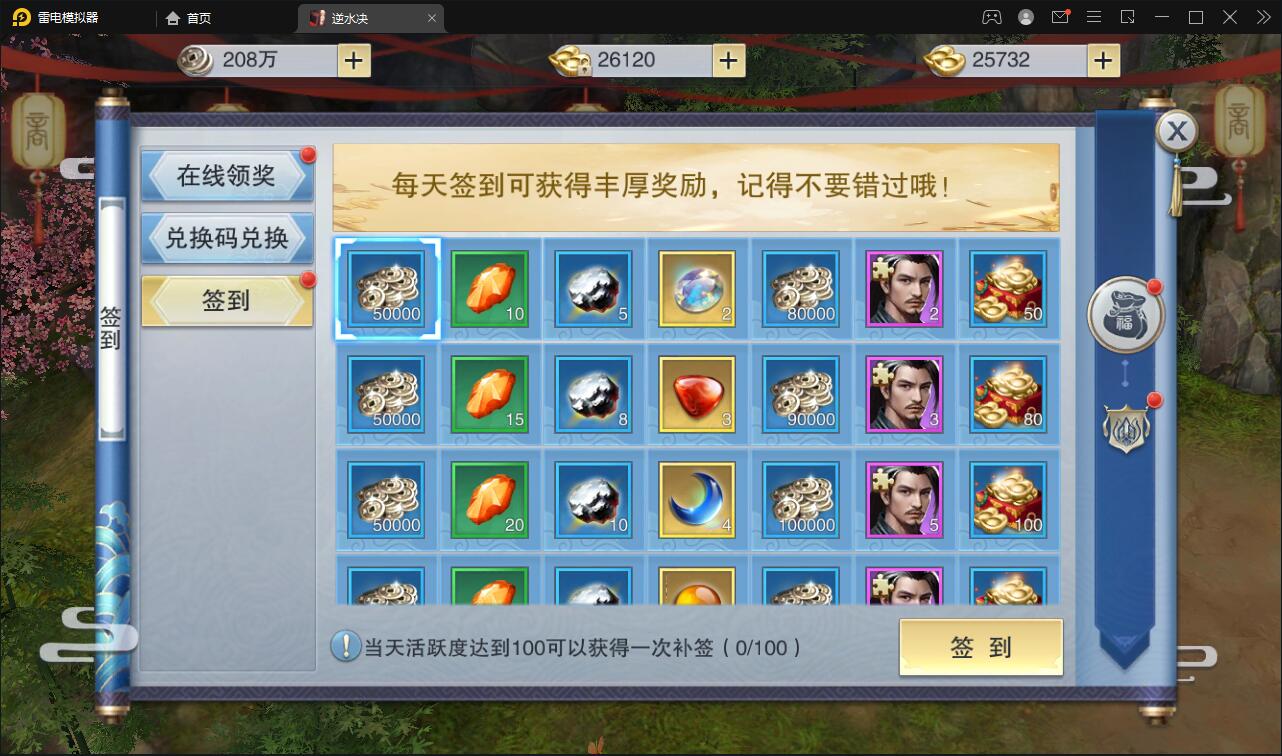Screen dimensions: 1282x756
Task: Click the small arrow below the lucky bag
Action: point(1125,372)
